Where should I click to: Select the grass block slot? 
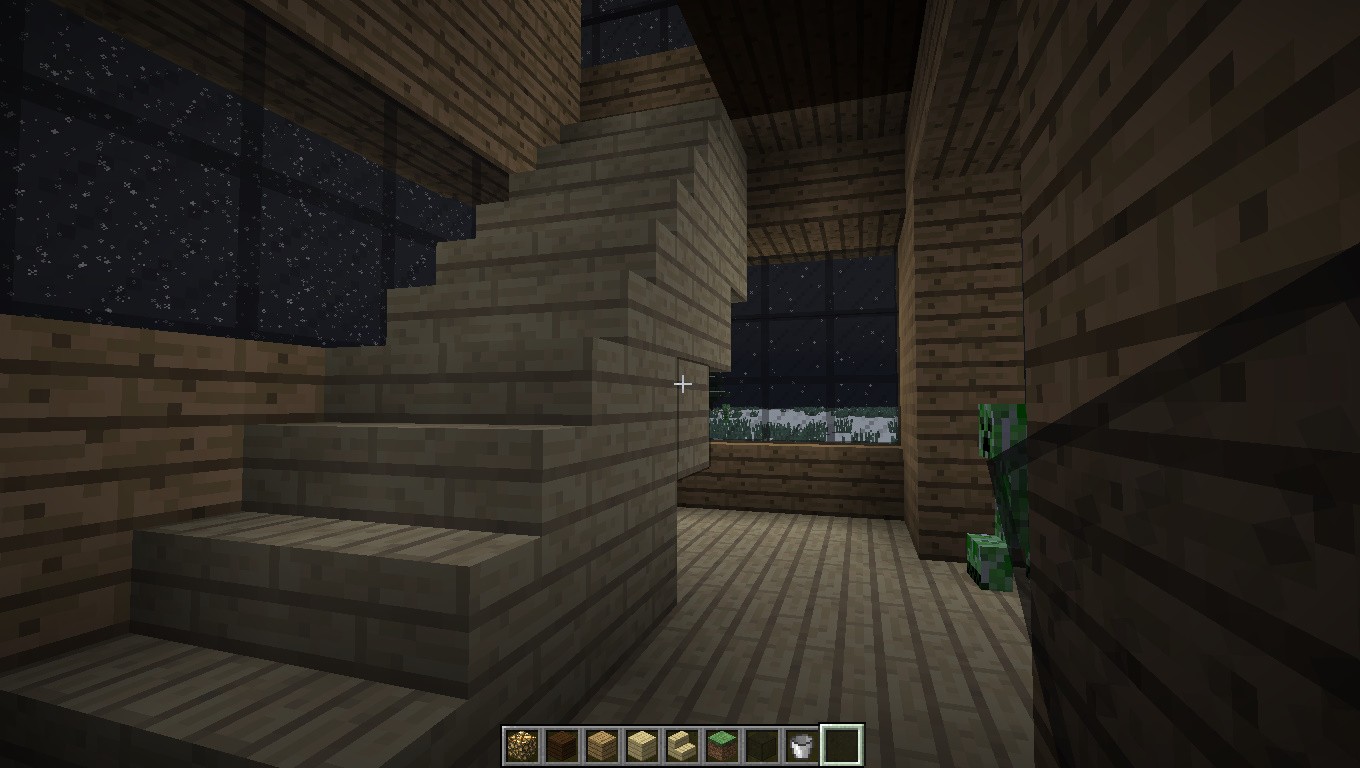[721, 745]
